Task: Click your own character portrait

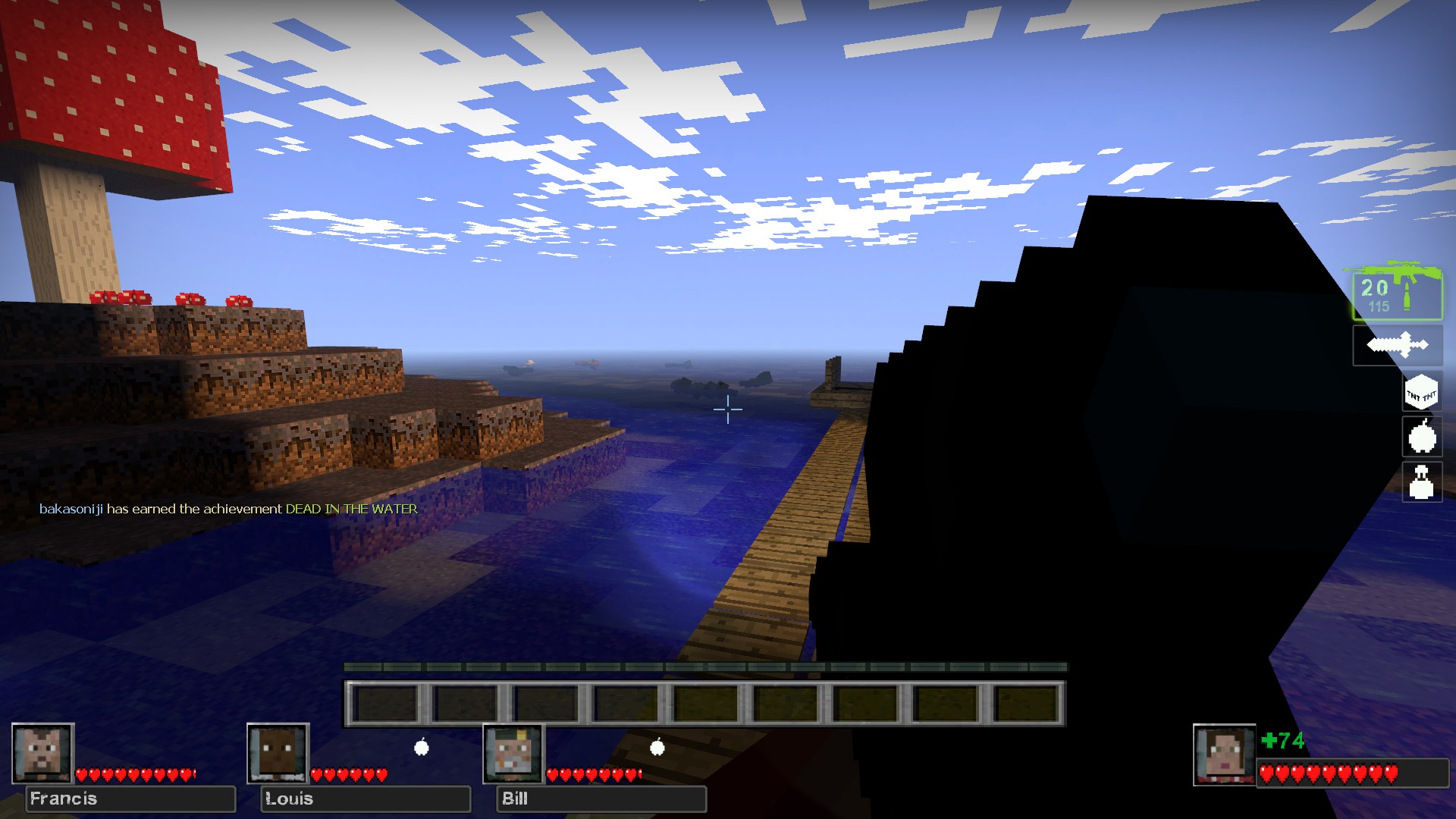Action: (x=1223, y=755)
